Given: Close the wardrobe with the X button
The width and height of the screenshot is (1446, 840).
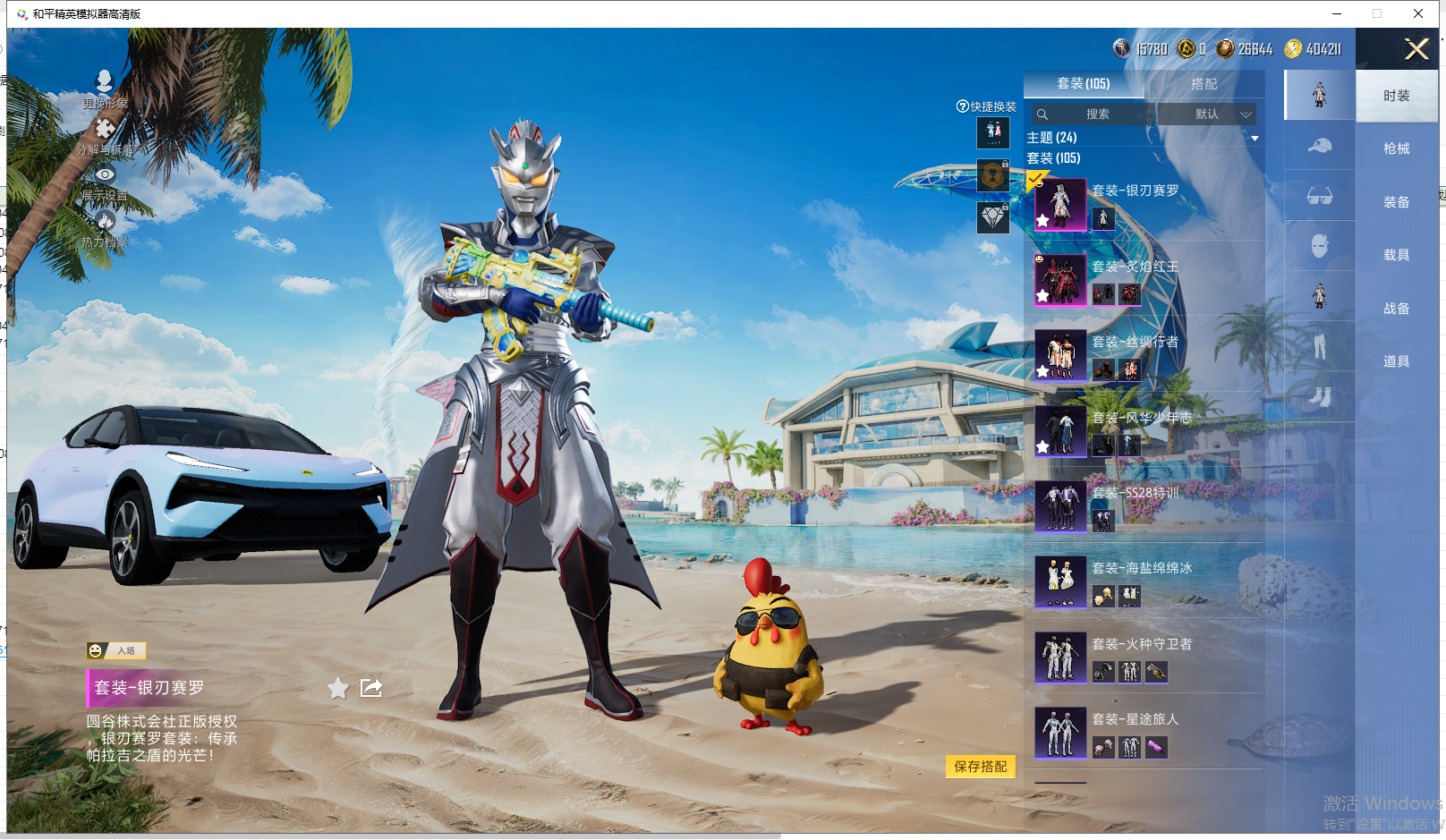Looking at the screenshot, I should pos(1416,49).
